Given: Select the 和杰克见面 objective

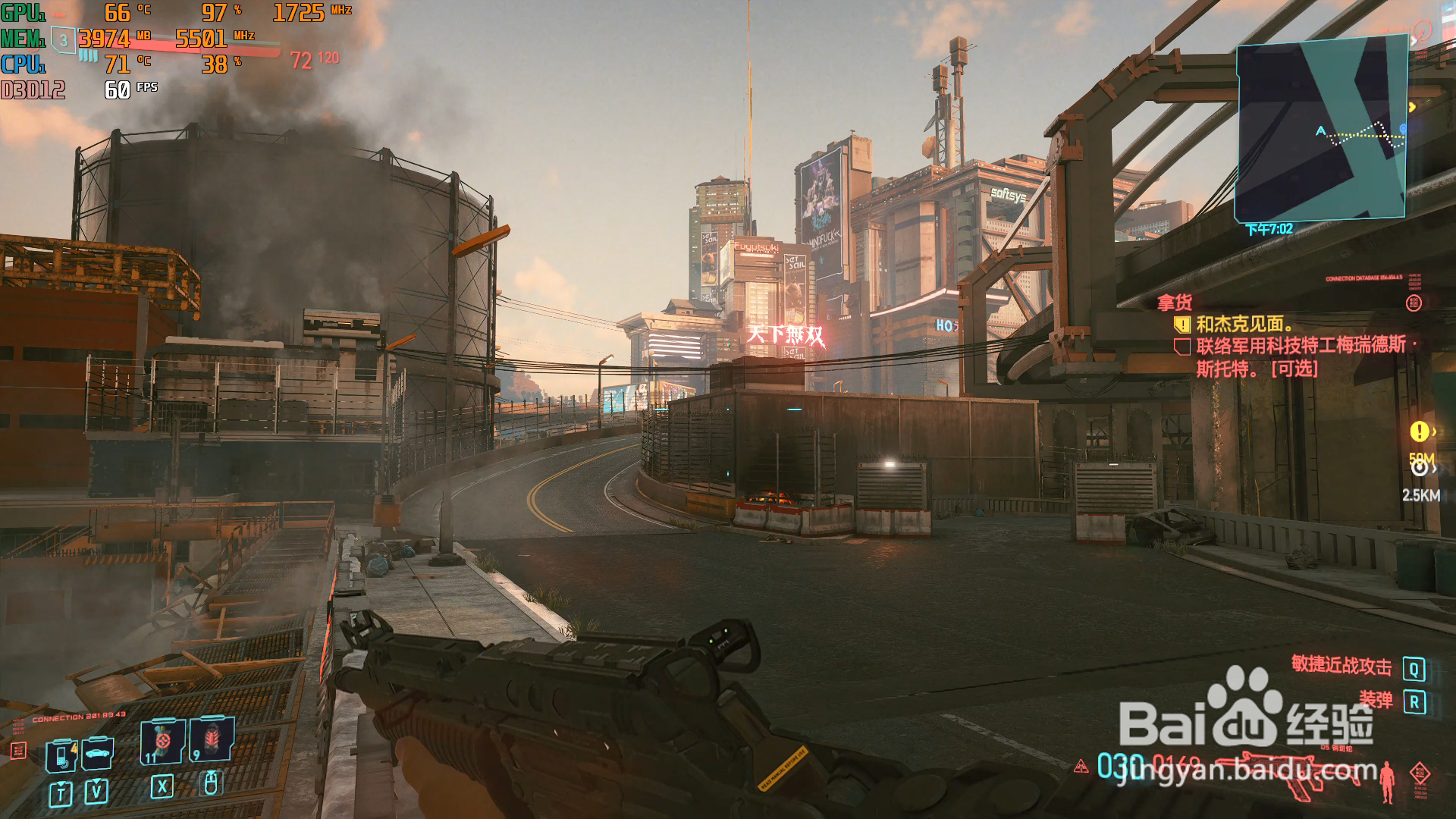Looking at the screenshot, I should [1244, 325].
